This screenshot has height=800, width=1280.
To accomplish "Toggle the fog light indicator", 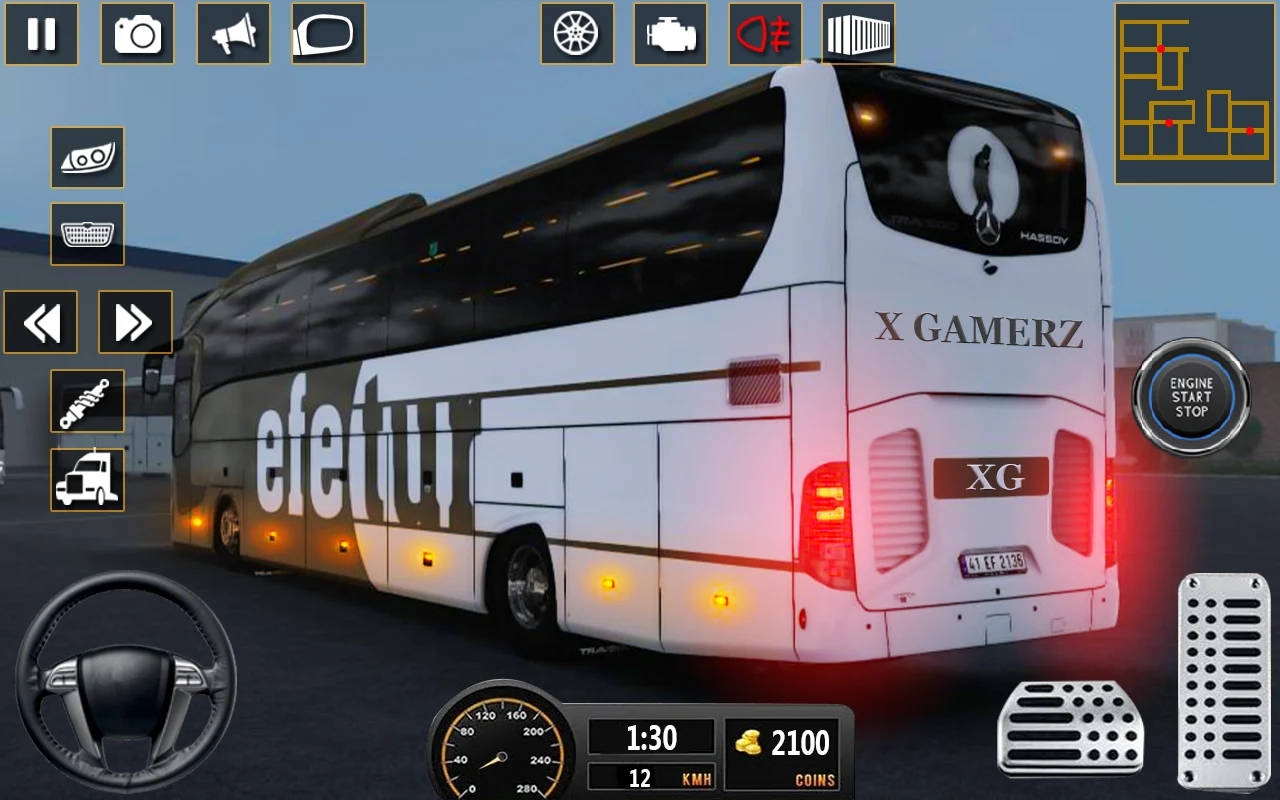I will [x=764, y=35].
